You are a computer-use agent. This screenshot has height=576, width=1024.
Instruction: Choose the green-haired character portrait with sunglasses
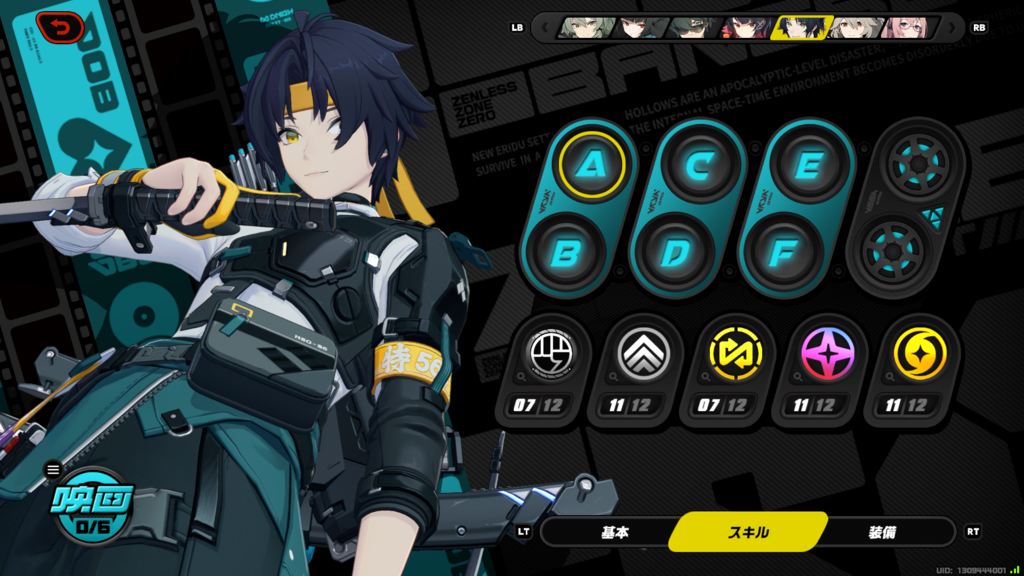pos(690,27)
